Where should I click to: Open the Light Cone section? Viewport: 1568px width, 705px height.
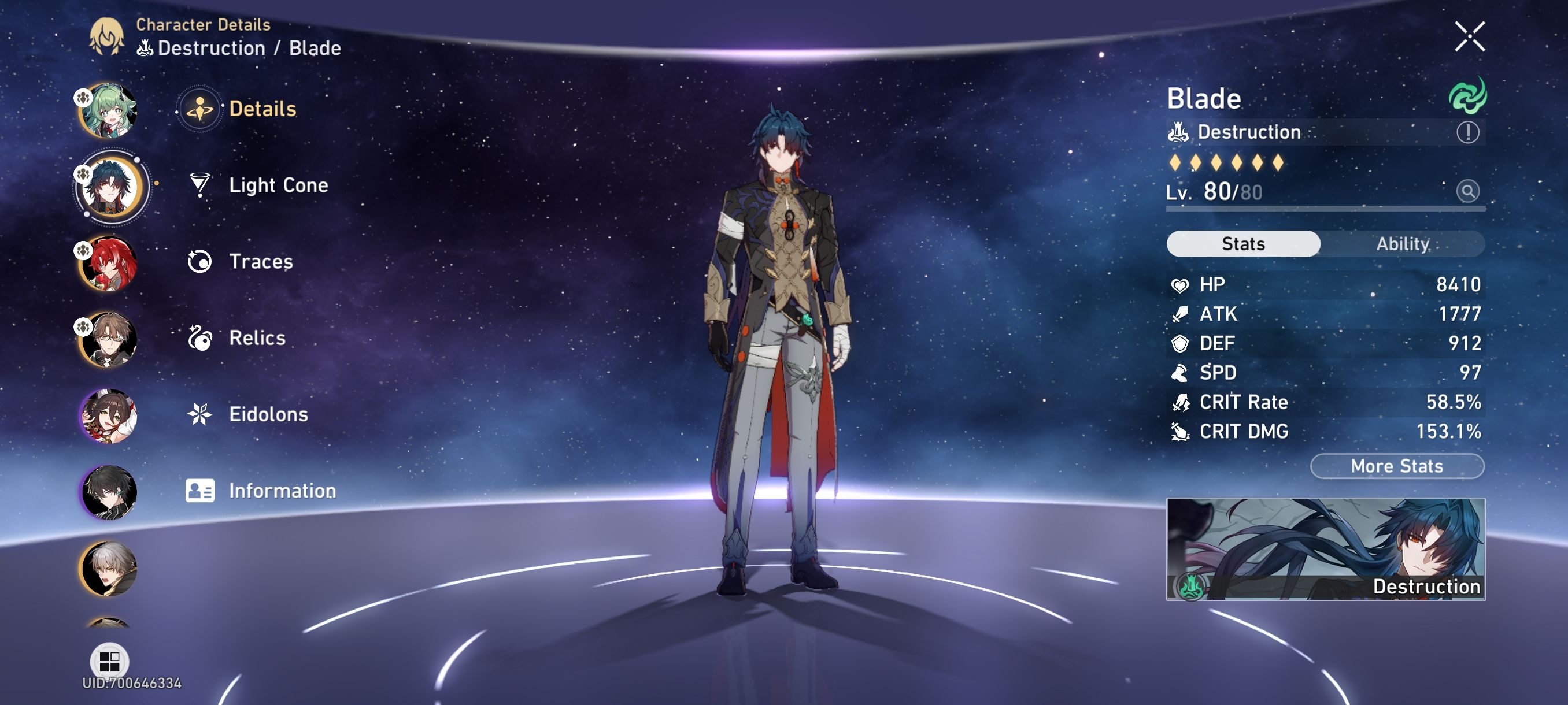278,185
